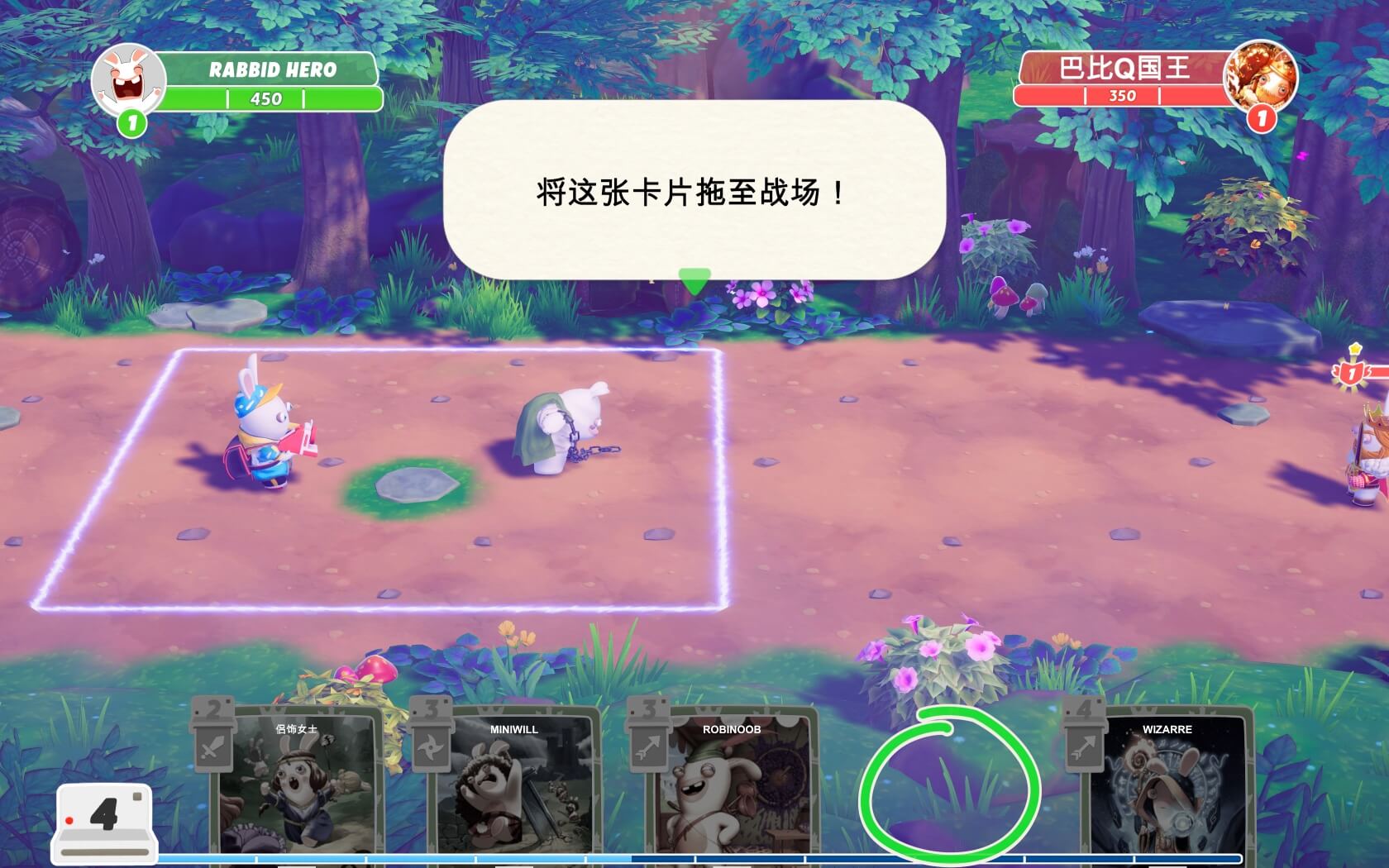The height and width of the screenshot is (868, 1389).
Task: Click the Rabbid Hero player avatar
Action: [128, 80]
